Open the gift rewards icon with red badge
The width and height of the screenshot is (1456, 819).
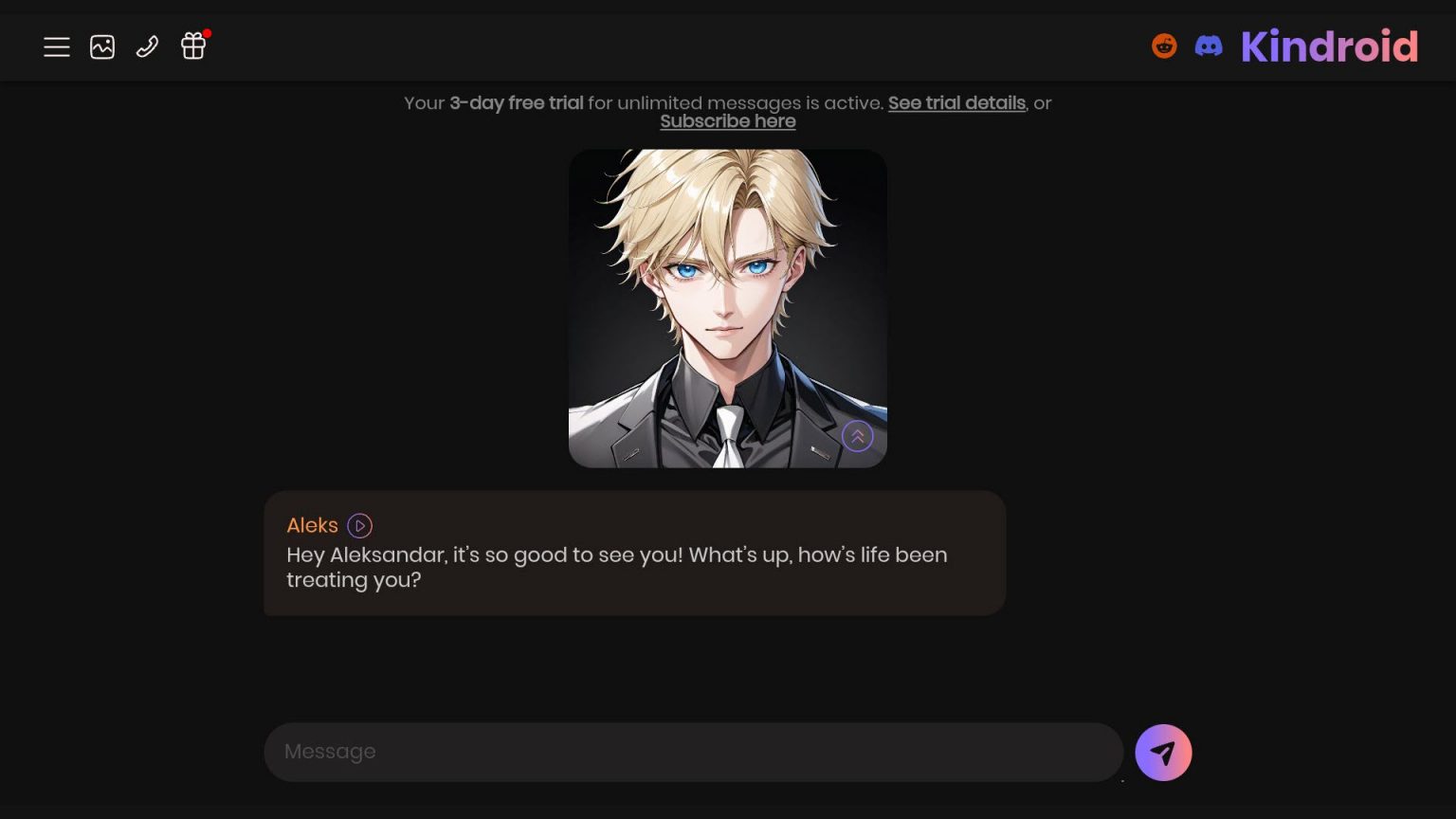[192, 46]
